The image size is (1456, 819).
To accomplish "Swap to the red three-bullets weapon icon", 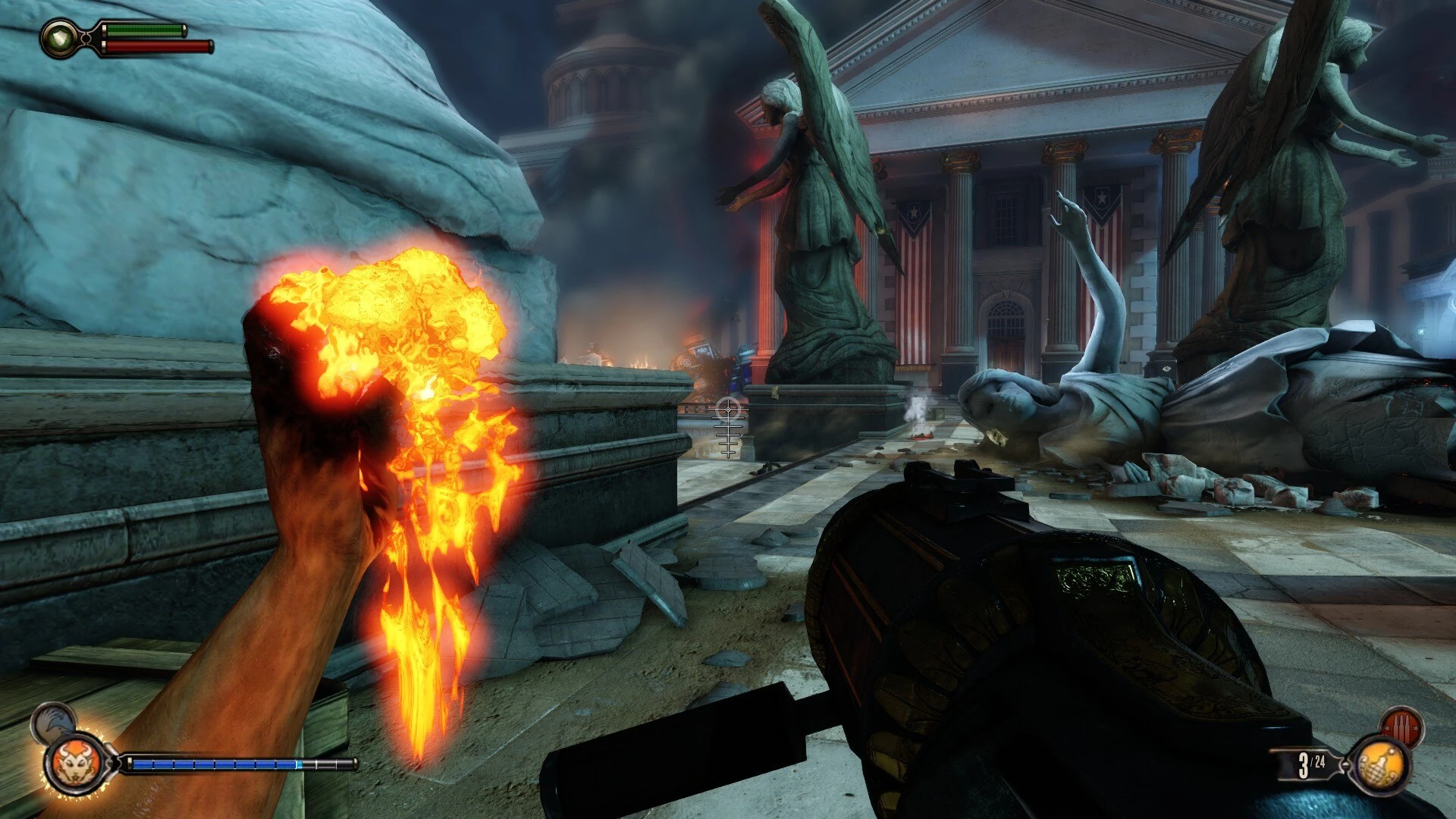I will 1401,726.
